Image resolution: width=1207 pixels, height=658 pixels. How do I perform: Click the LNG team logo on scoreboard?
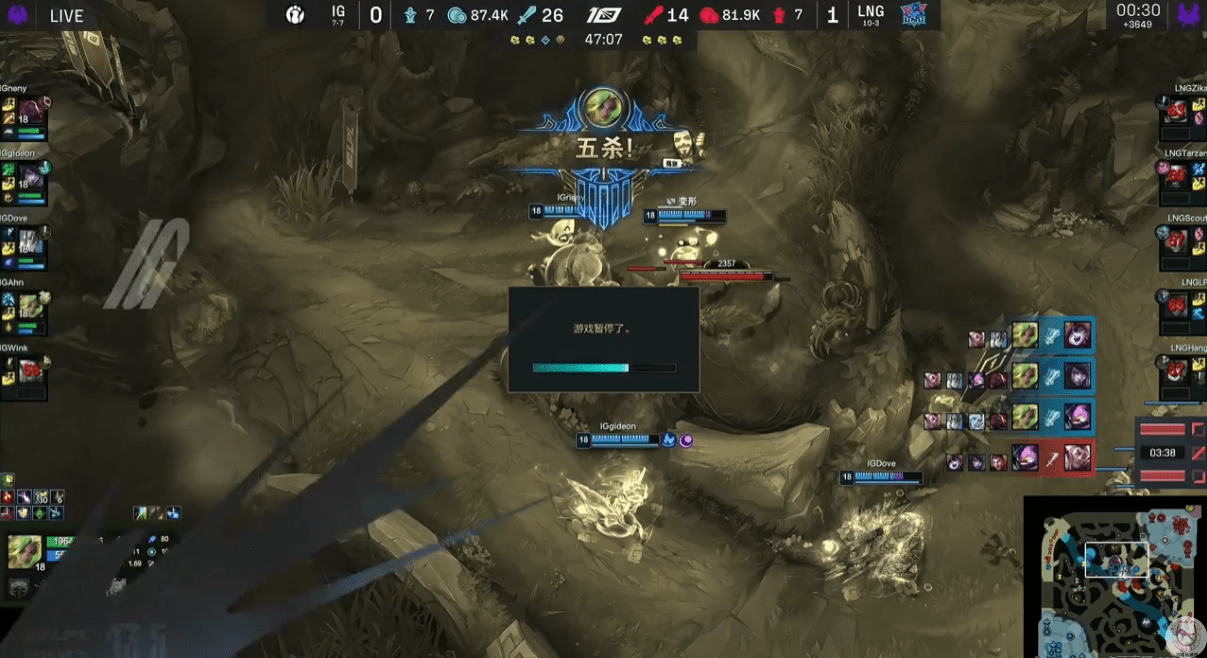click(914, 15)
